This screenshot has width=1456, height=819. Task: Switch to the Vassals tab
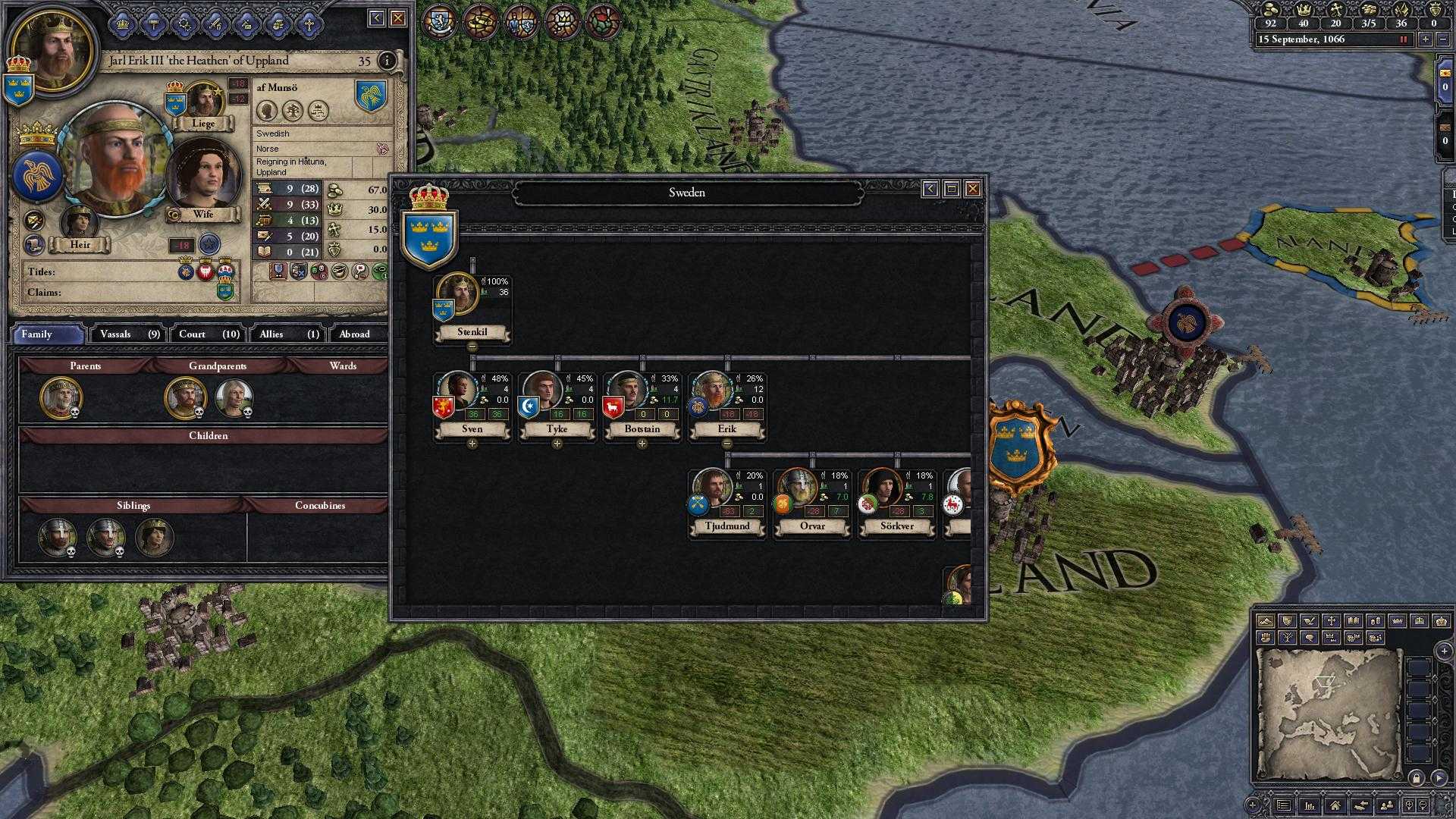[x=127, y=334]
